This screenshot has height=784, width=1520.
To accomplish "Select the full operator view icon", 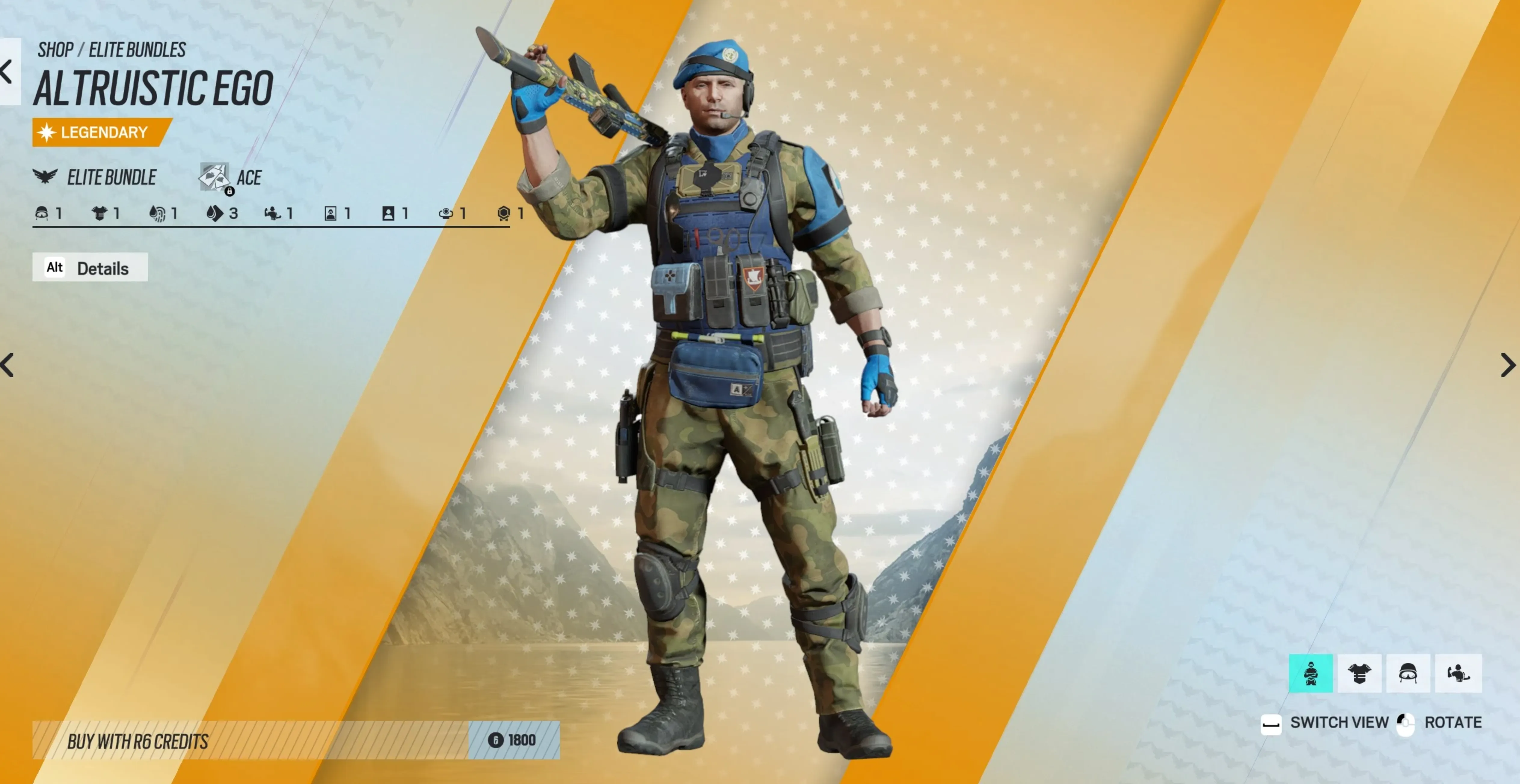I will tap(1311, 673).
